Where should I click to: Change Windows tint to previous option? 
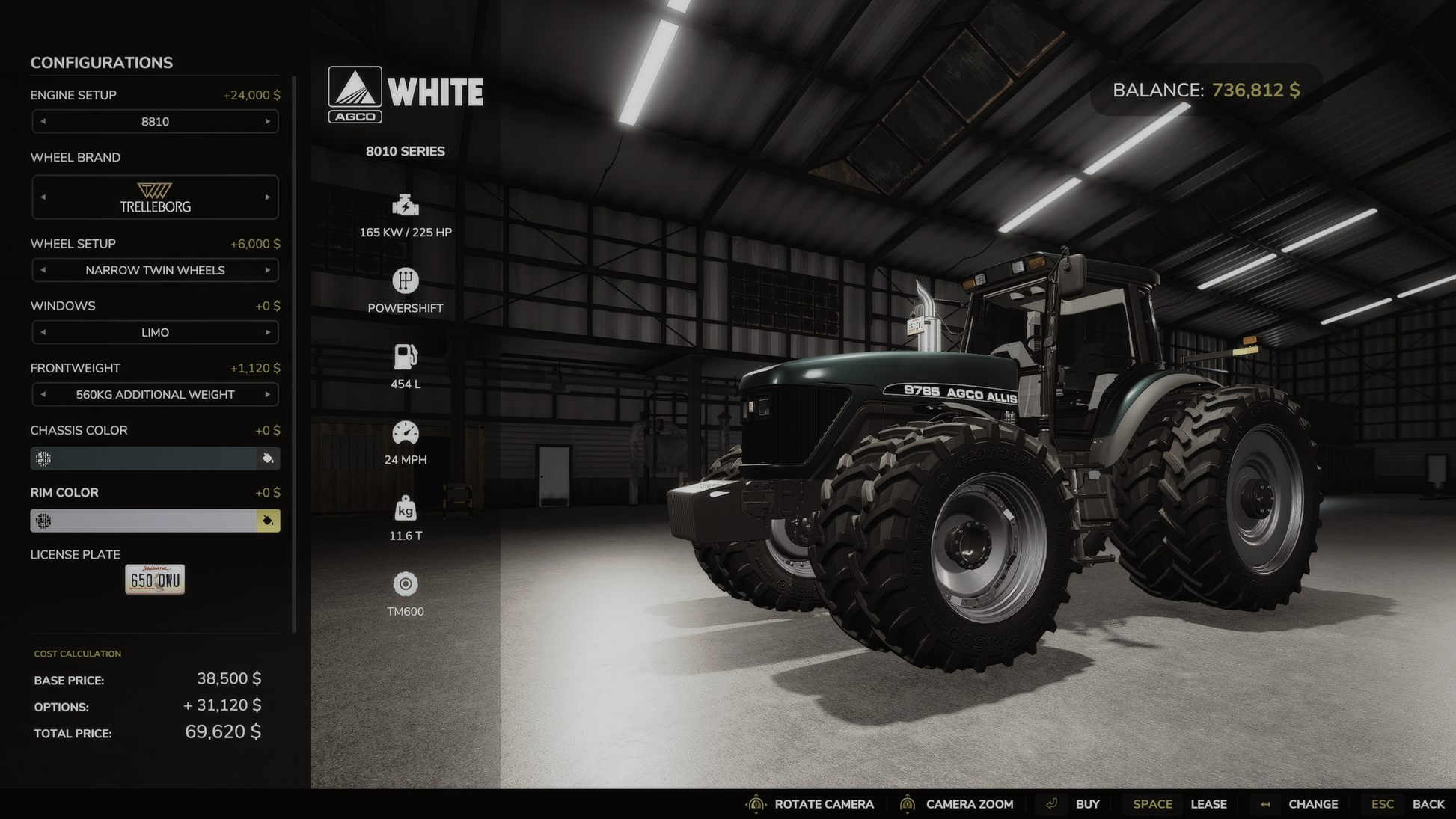point(43,332)
